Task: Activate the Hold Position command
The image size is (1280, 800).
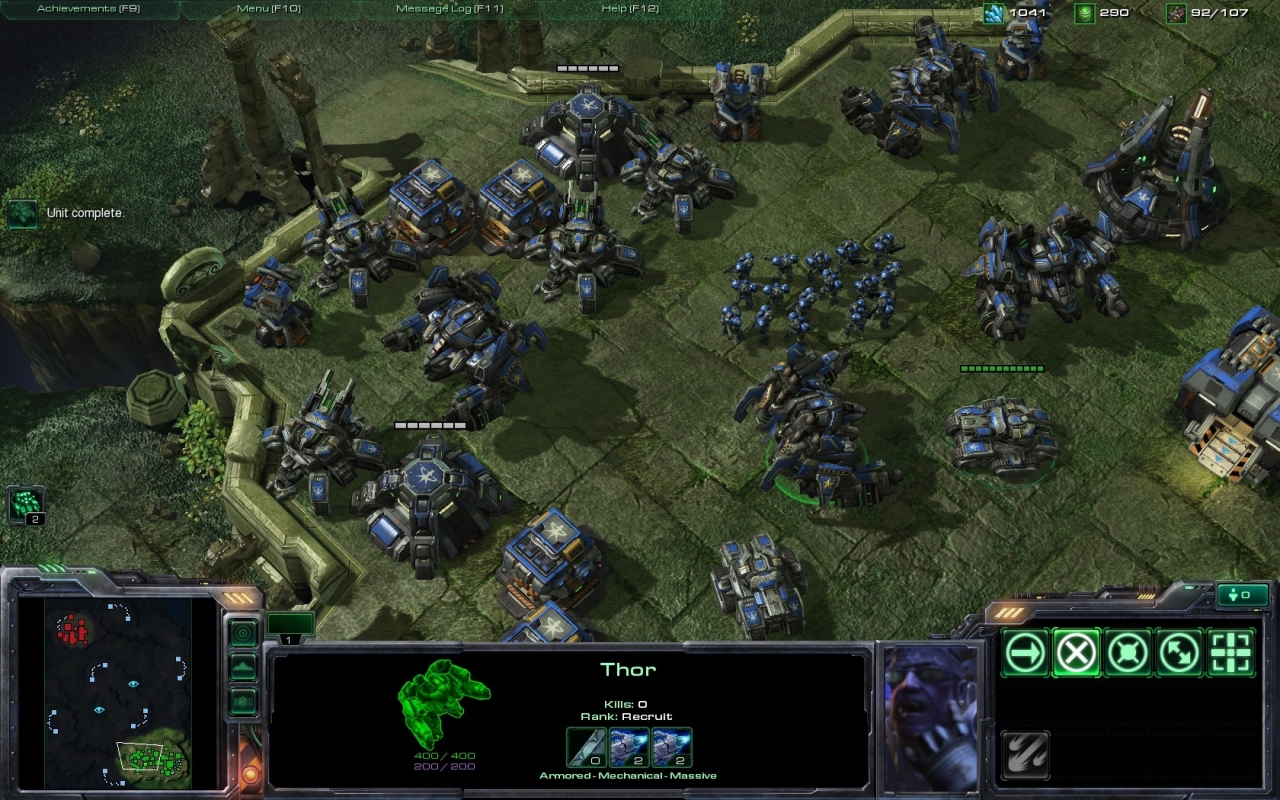Action: click(x=1128, y=653)
